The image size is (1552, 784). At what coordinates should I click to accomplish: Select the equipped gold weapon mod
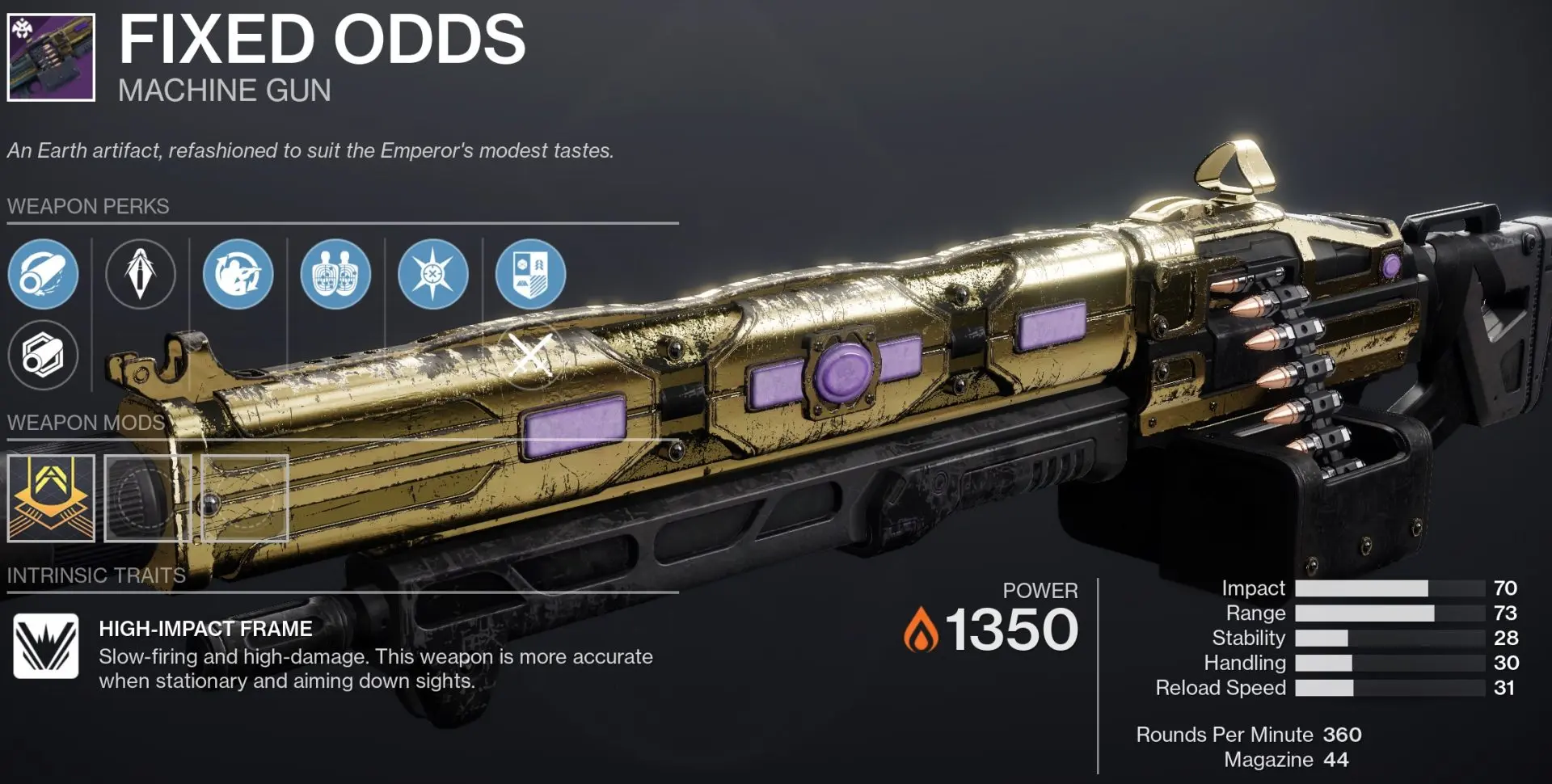coord(50,498)
